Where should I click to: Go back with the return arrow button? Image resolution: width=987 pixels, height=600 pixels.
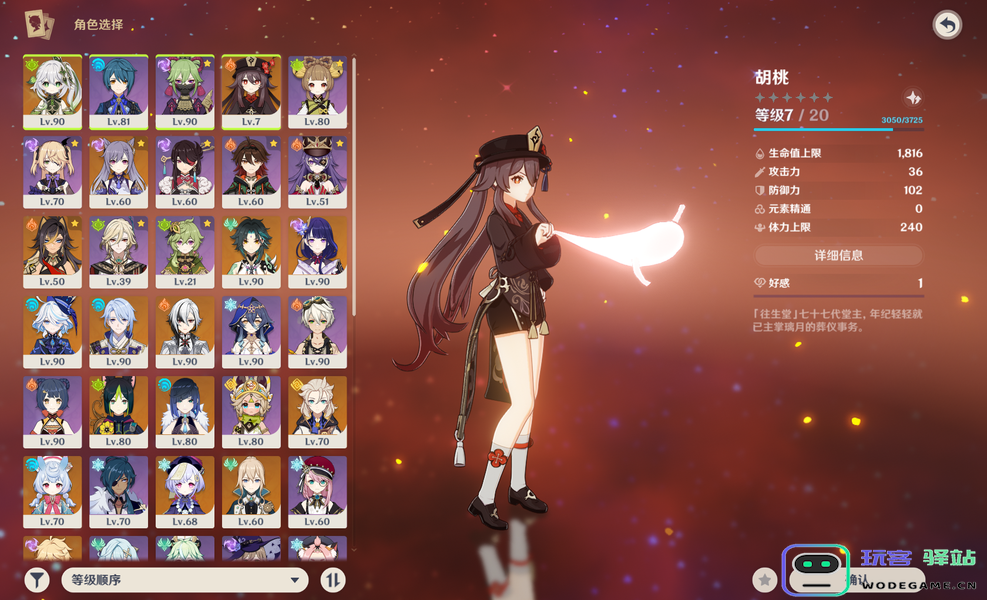pos(946,25)
